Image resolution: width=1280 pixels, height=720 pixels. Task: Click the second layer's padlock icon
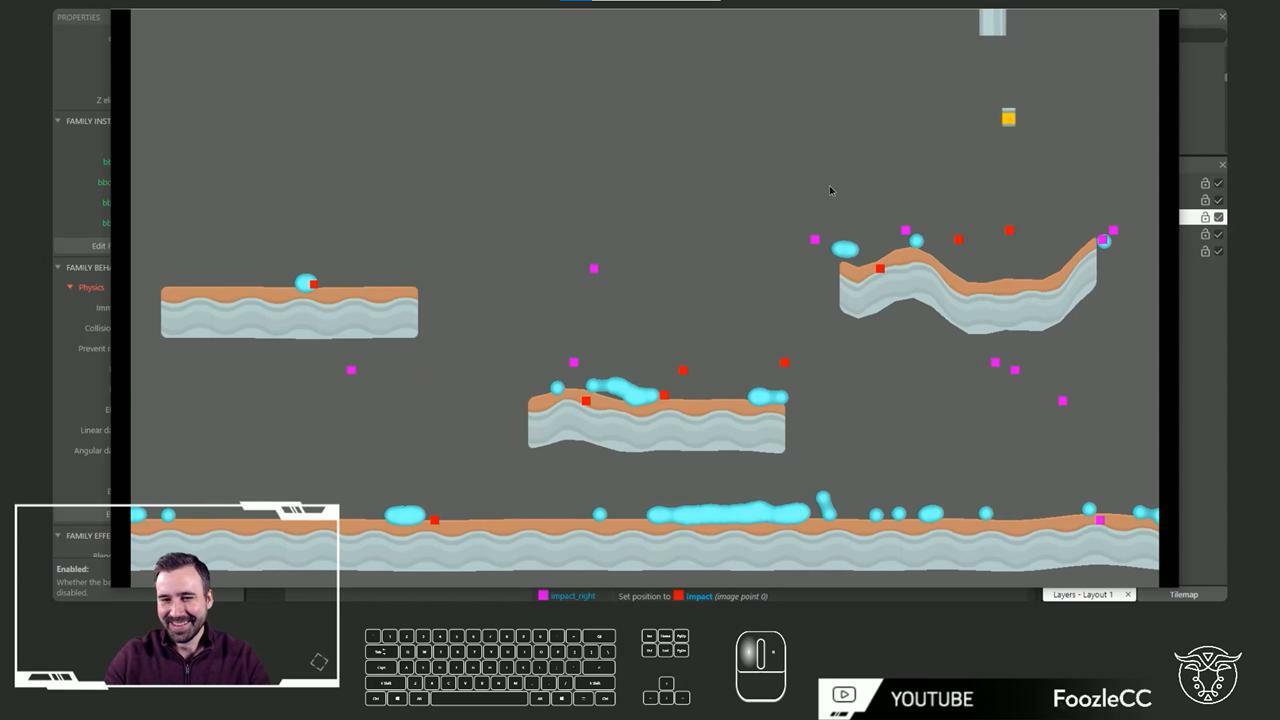(1205, 200)
